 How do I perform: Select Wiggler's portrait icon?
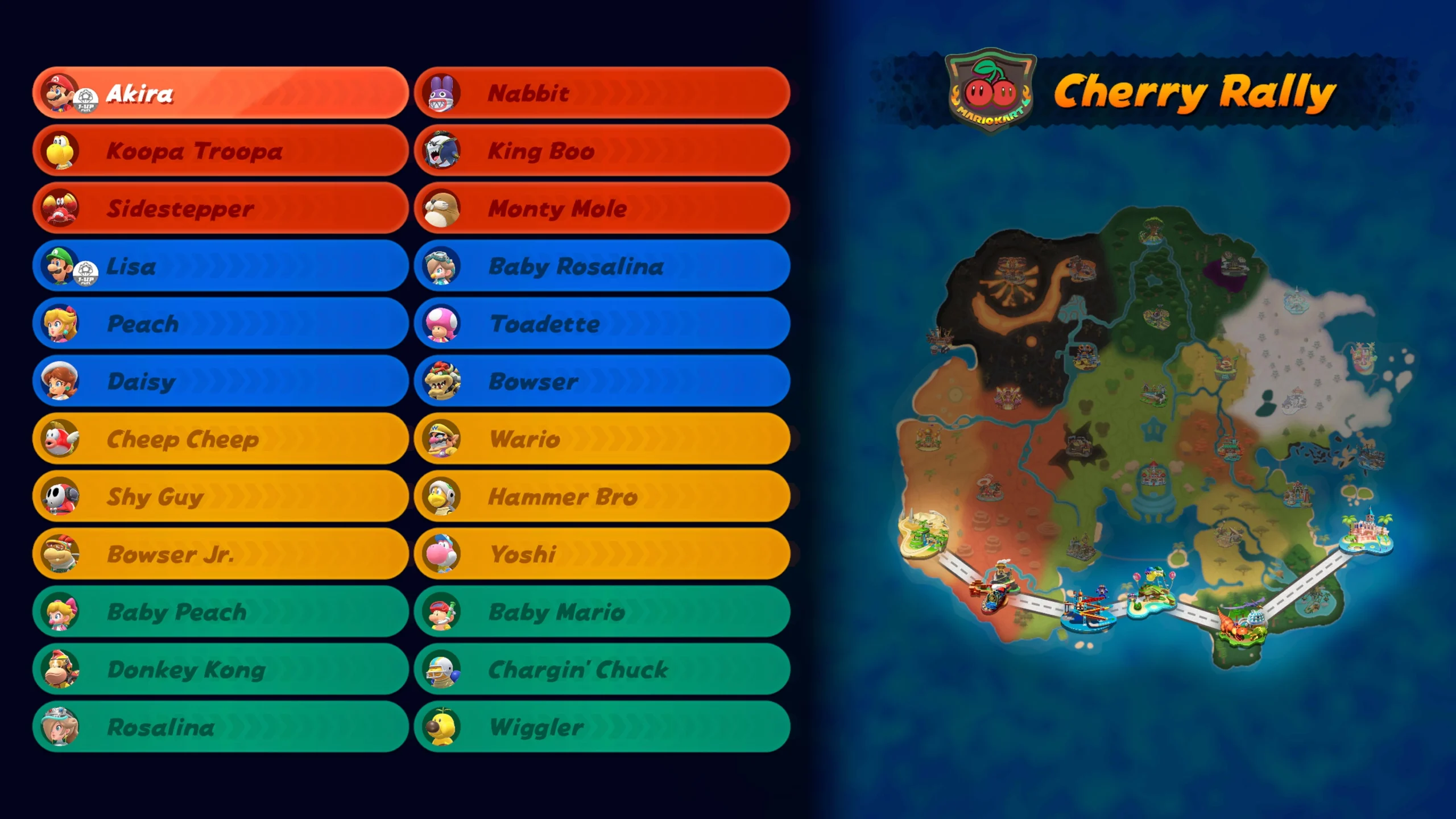point(442,728)
